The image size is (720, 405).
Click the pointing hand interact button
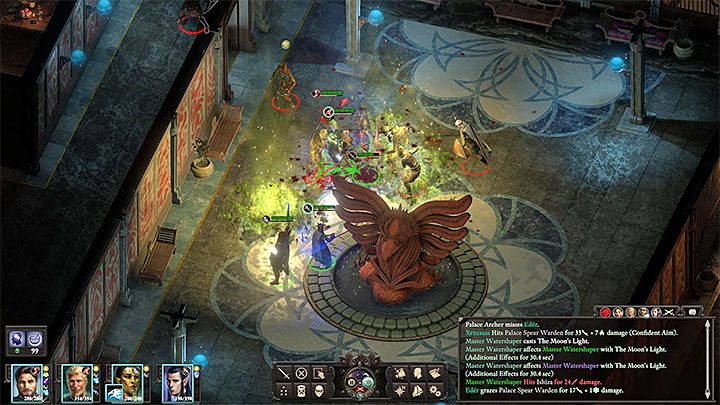(320, 373)
